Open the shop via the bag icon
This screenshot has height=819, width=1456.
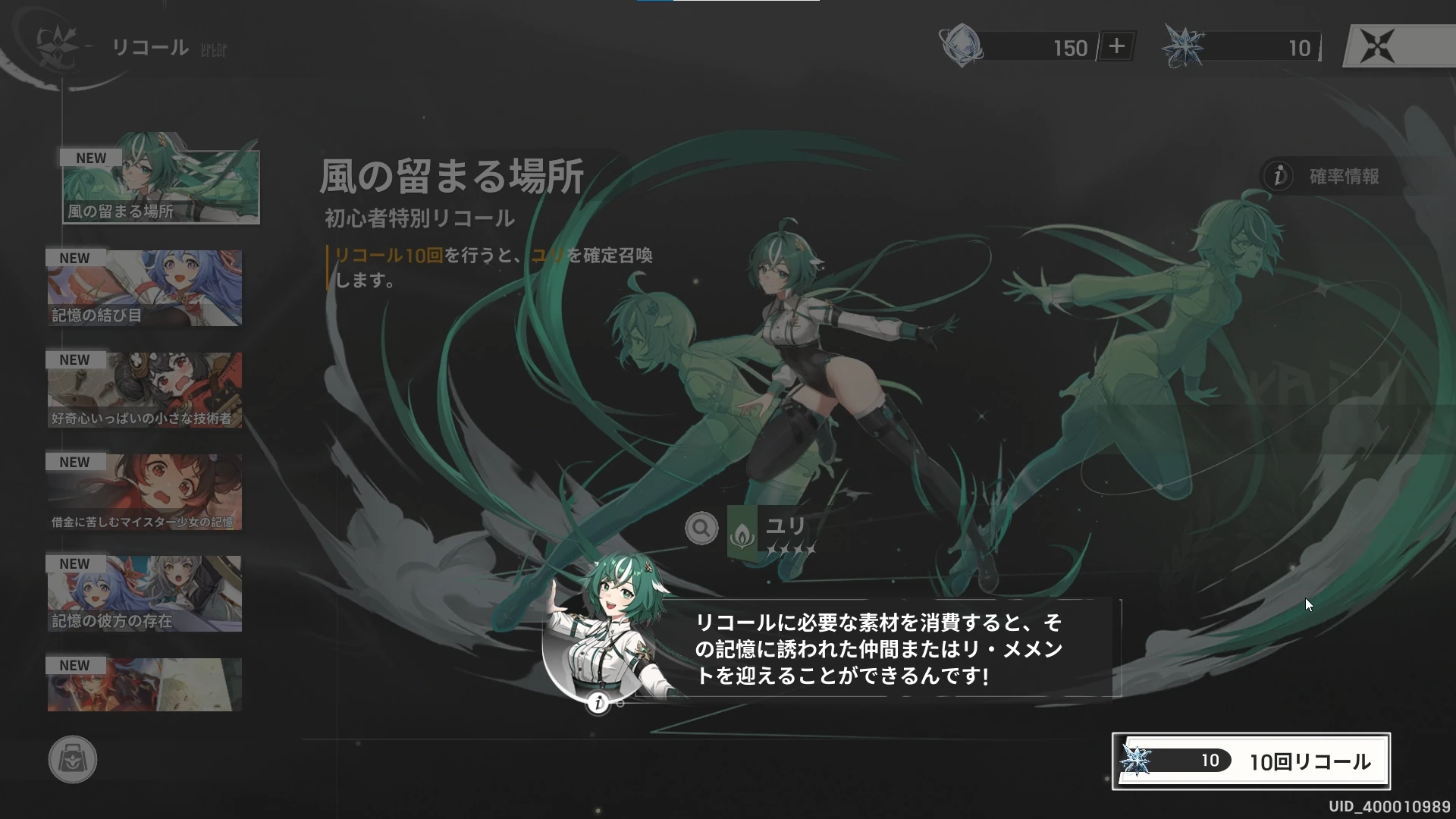click(72, 760)
